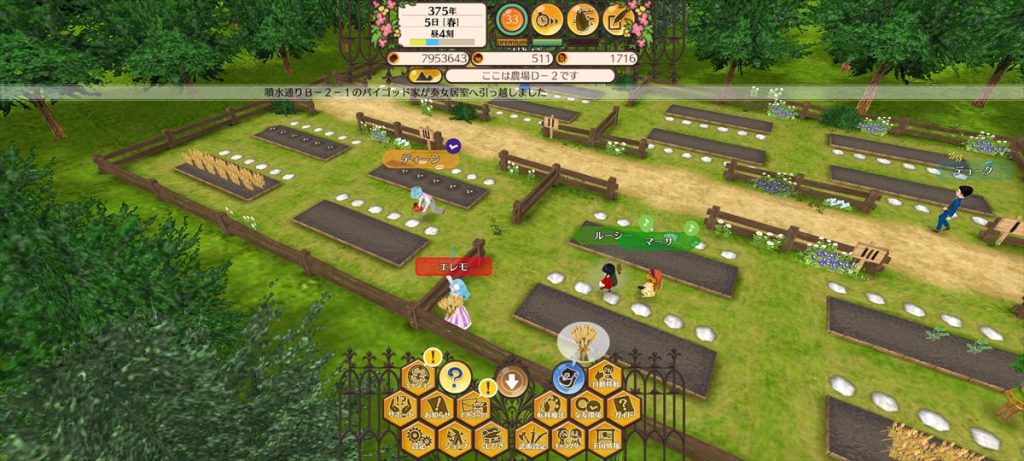
Task: Open the hexagon with the mailbox icon
Action: coord(474,408)
